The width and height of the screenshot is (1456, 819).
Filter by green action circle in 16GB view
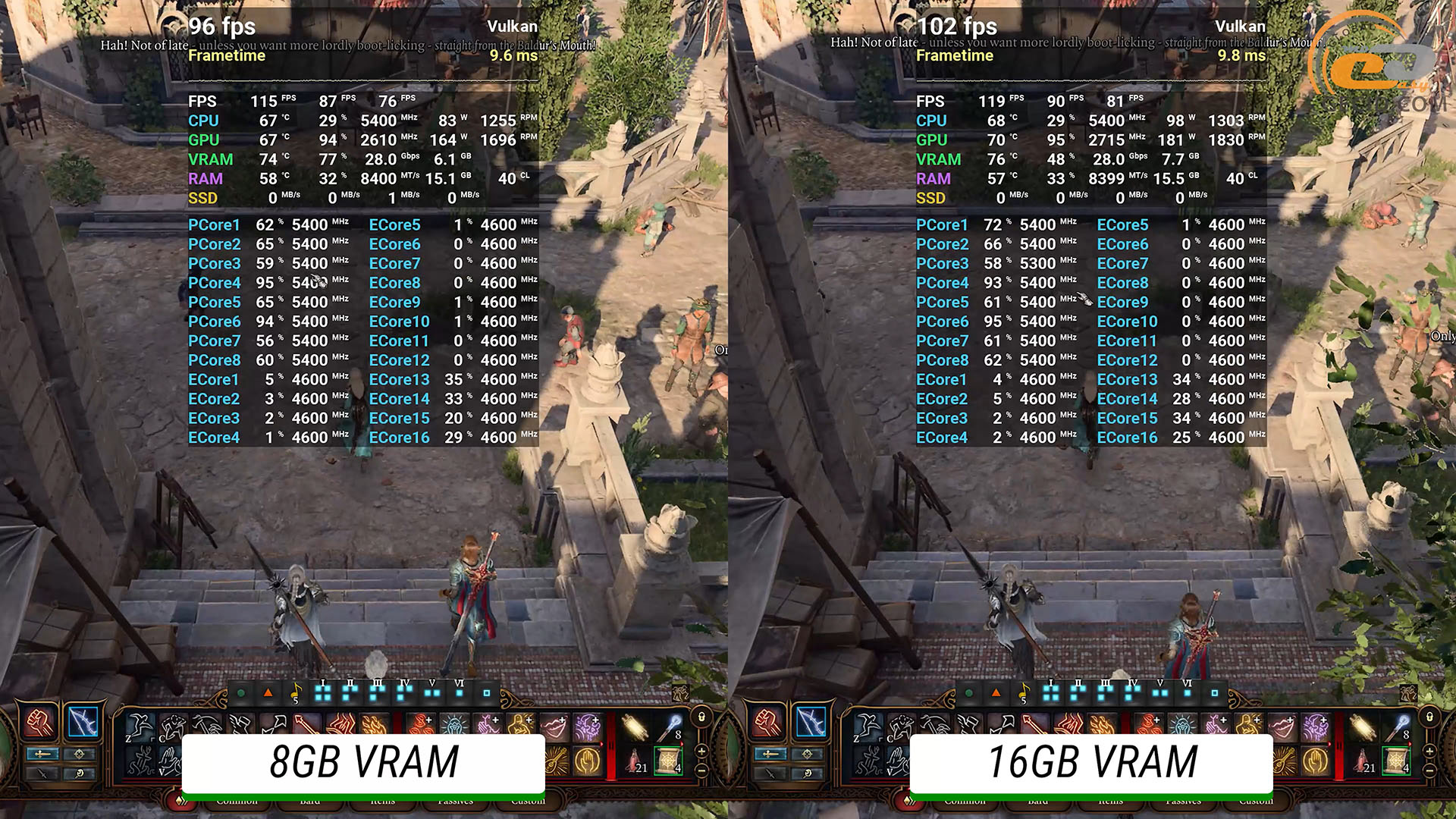click(x=968, y=693)
